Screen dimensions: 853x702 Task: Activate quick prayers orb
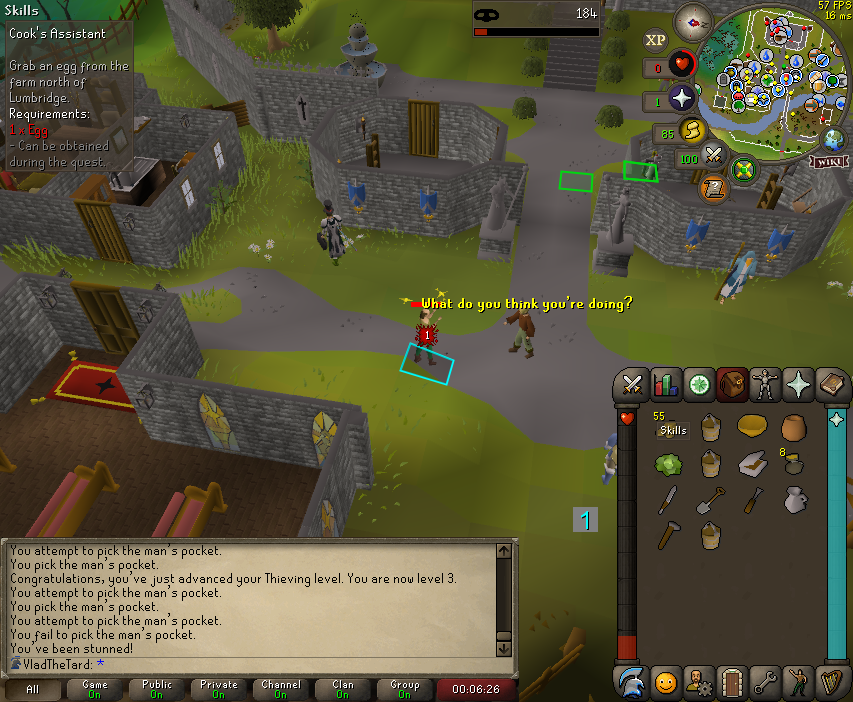[x=683, y=99]
